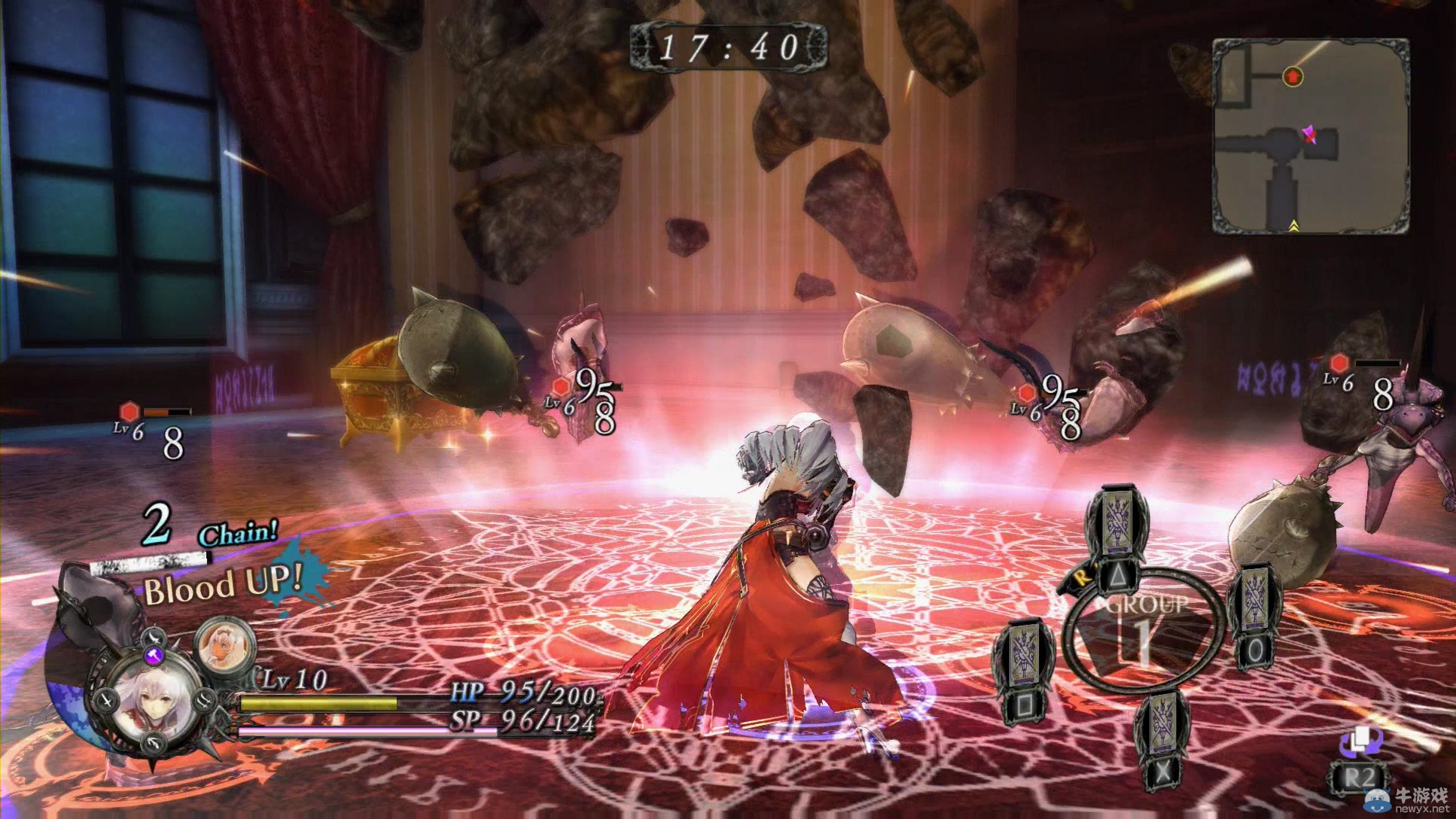Screen dimensions: 1456x819
Task: Choose the Servan card on the circle slot
Action: (1254, 617)
